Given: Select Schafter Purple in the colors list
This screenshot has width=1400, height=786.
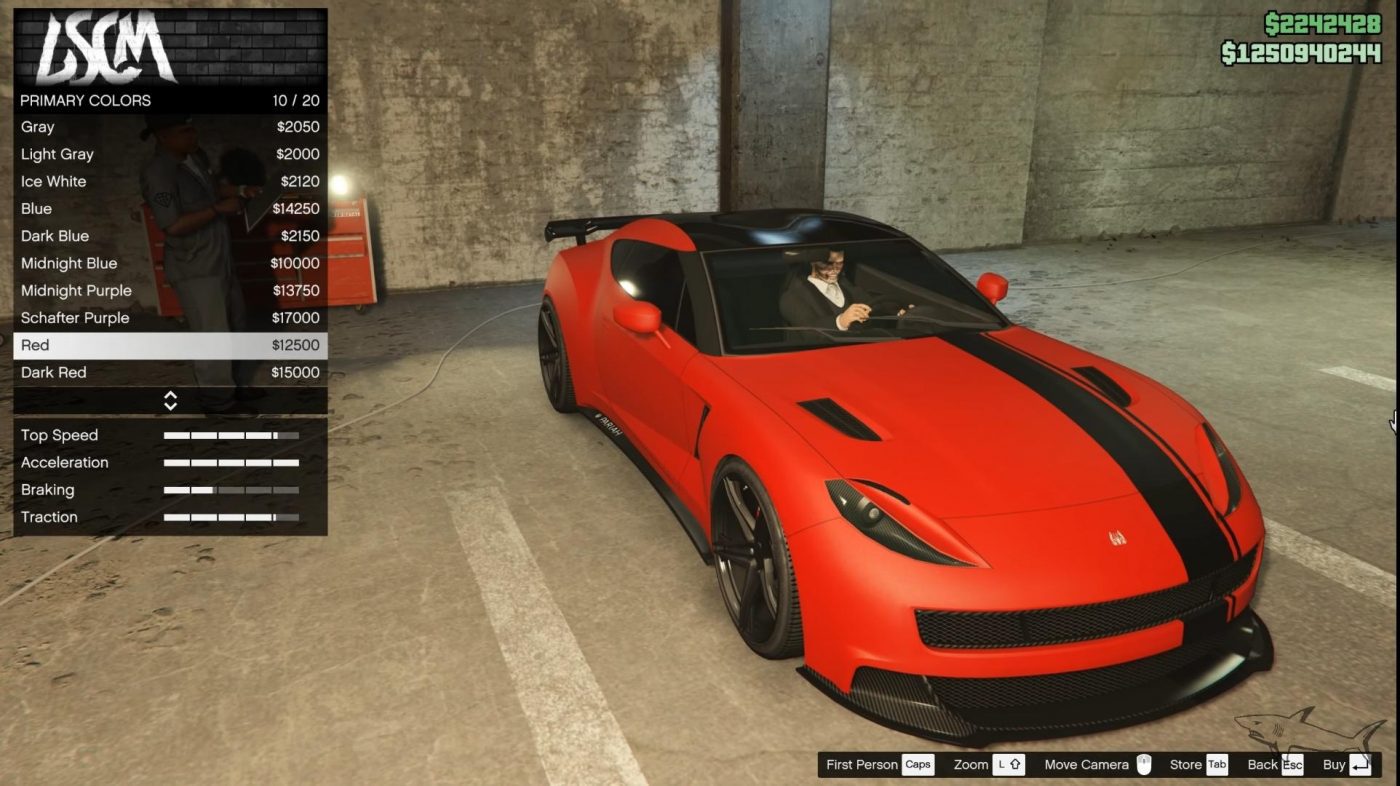Looking at the screenshot, I should tap(170, 317).
